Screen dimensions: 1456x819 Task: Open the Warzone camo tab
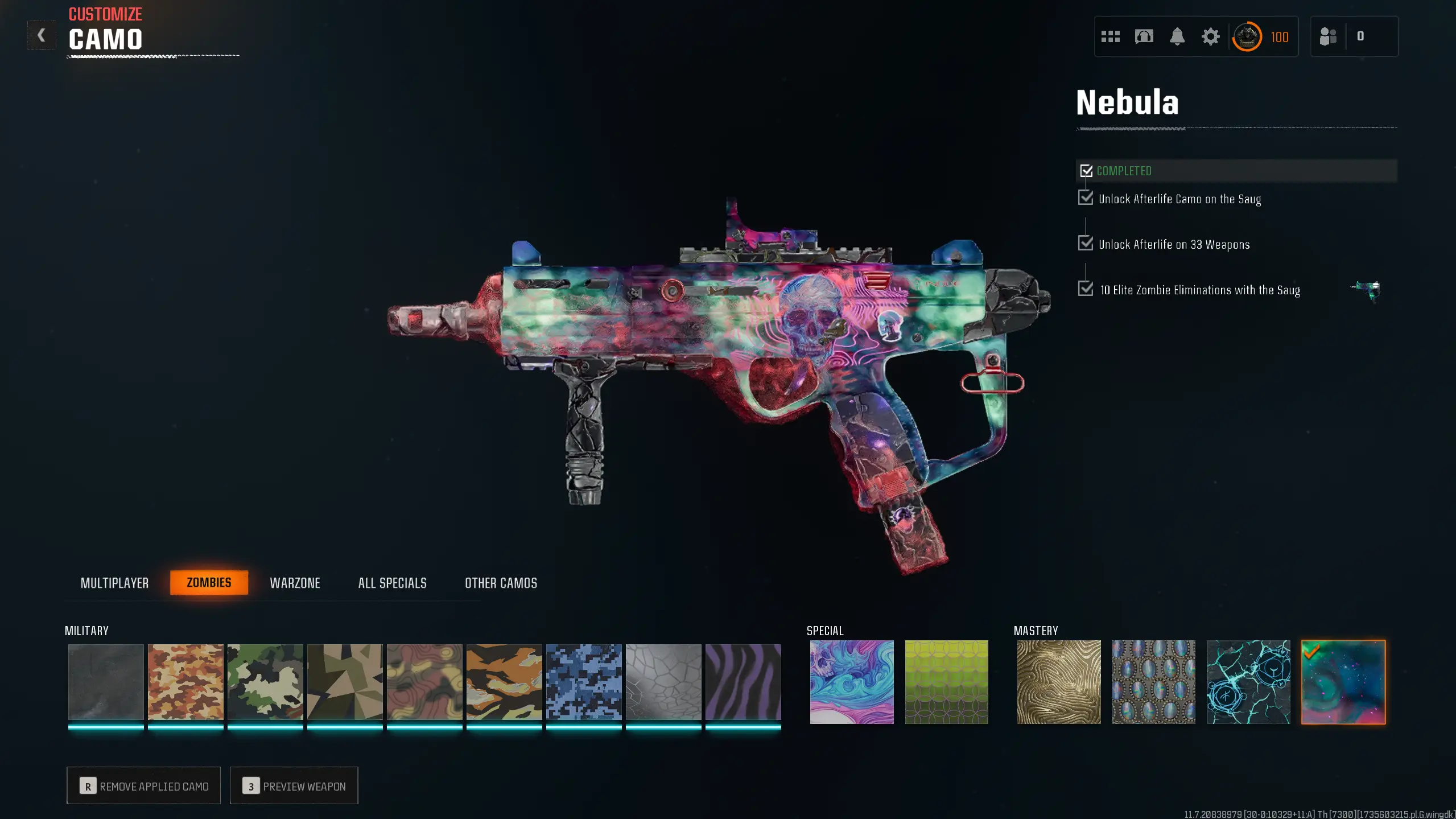tap(295, 583)
